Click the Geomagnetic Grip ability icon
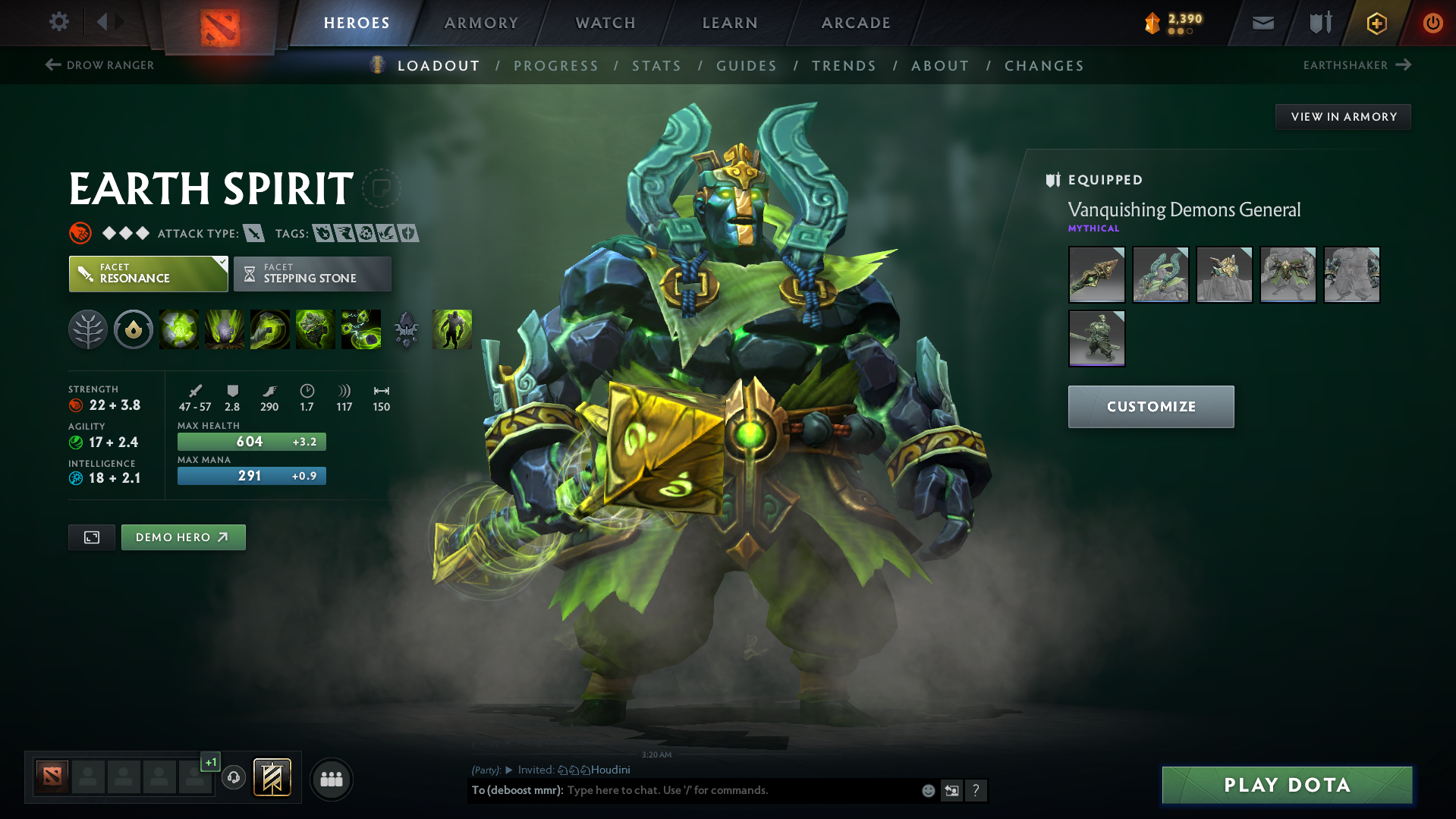Image resolution: width=1456 pixels, height=819 pixels. [270, 329]
